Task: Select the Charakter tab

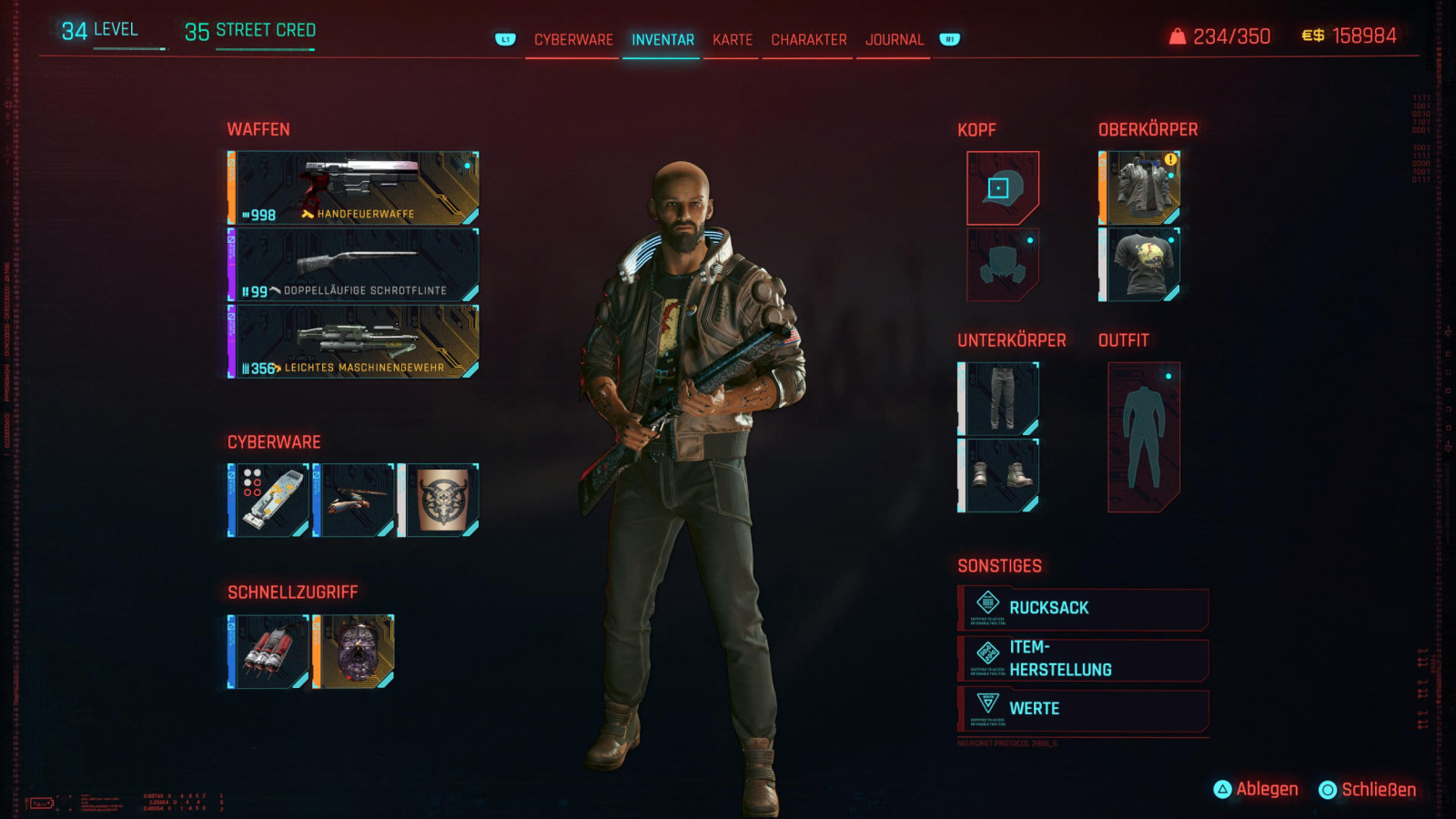Action: (x=808, y=40)
